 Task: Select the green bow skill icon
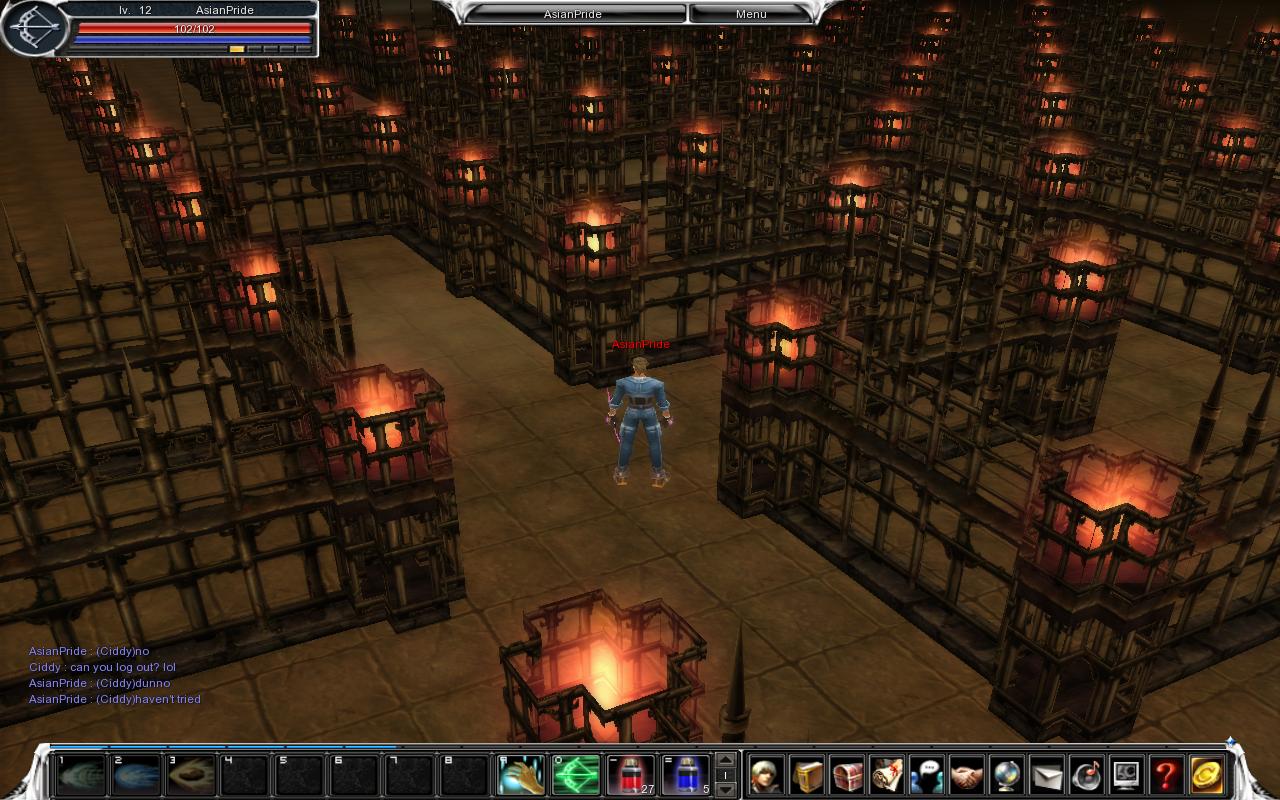577,775
